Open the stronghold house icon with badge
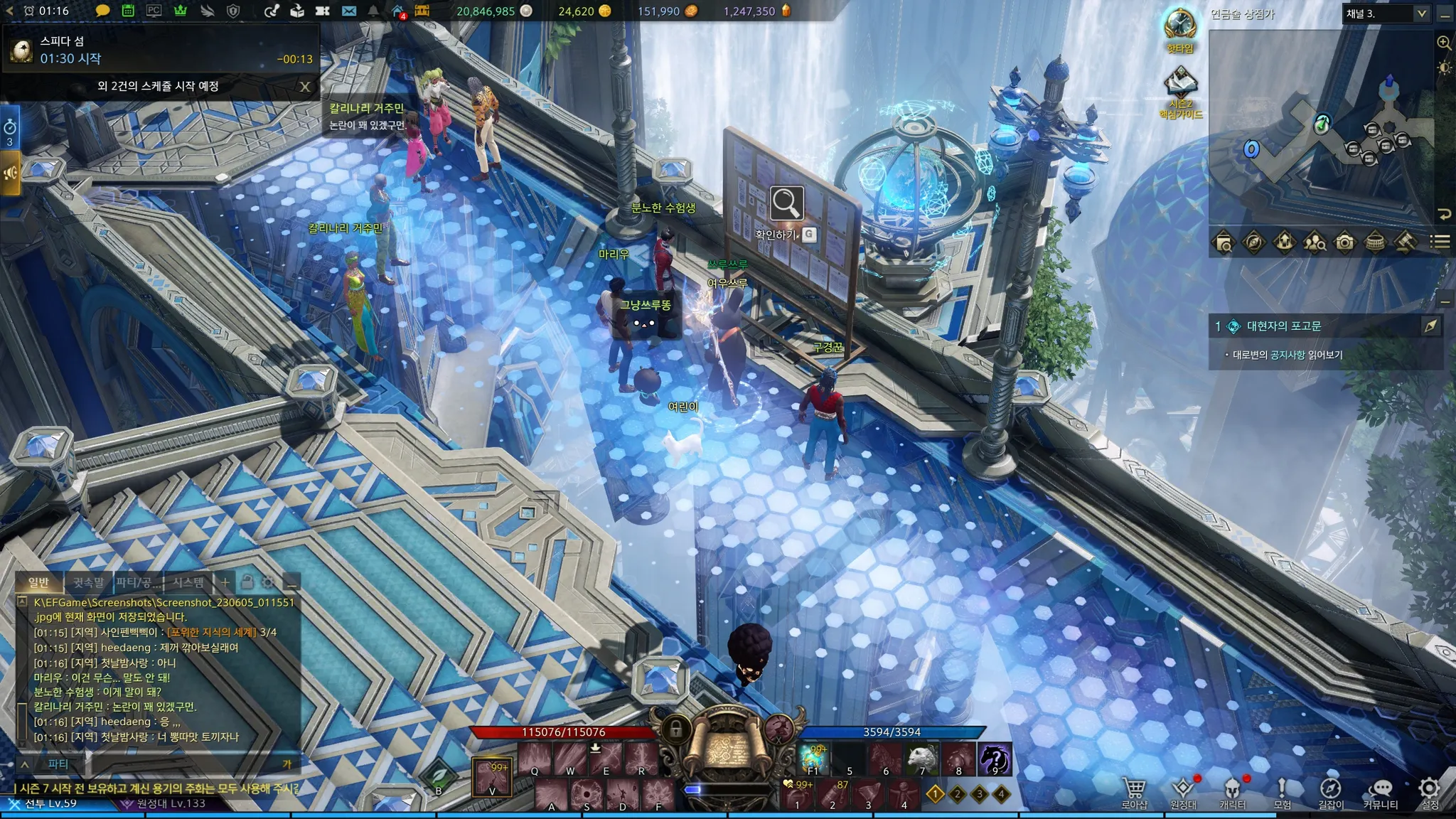Image resolution: width=1456 pixels, height=819 pixels. pyautogui.click(x=398, y=11)
